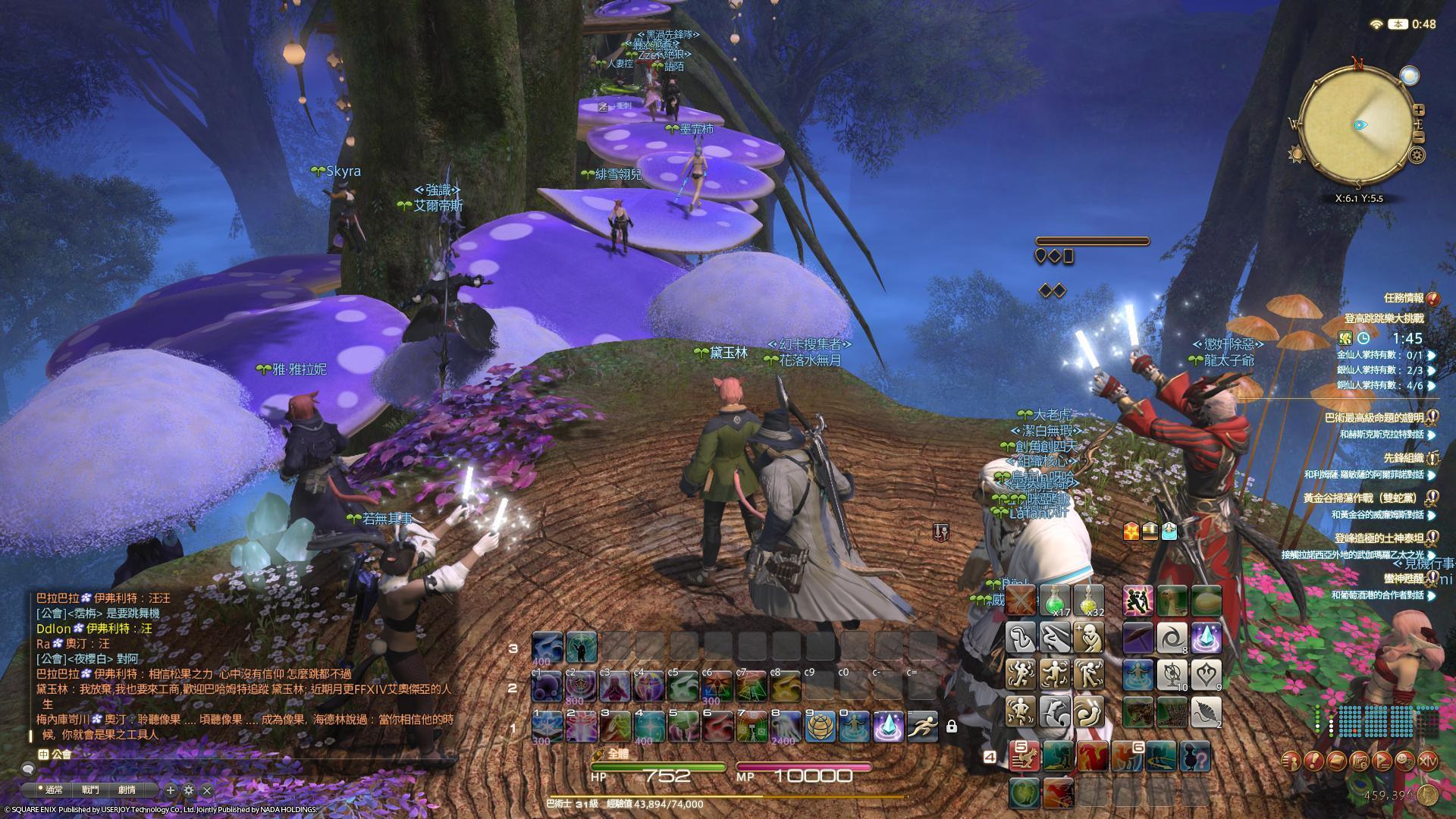Image resolution: width=1456 pixels, height=819 pixels.
Task: Open minimap settings gear
Action: 1417,155
